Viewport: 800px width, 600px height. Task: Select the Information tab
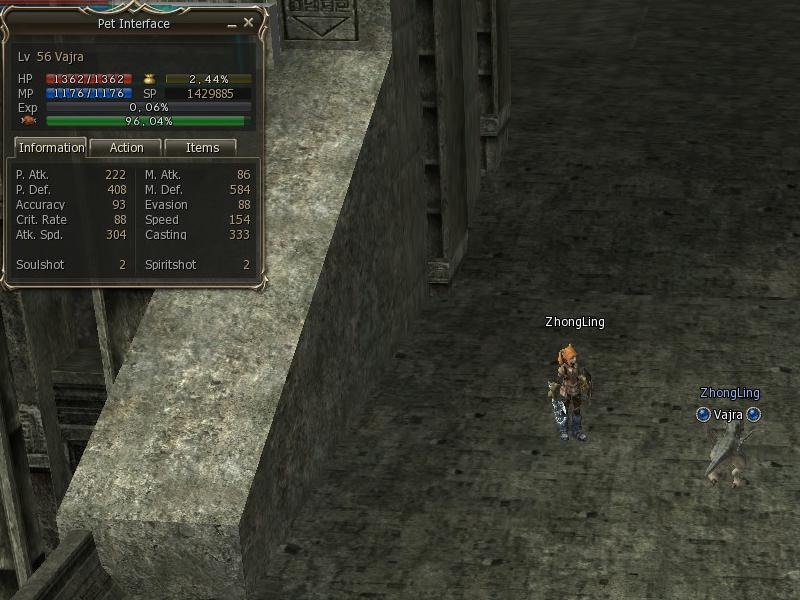click(x=51, y=148)
